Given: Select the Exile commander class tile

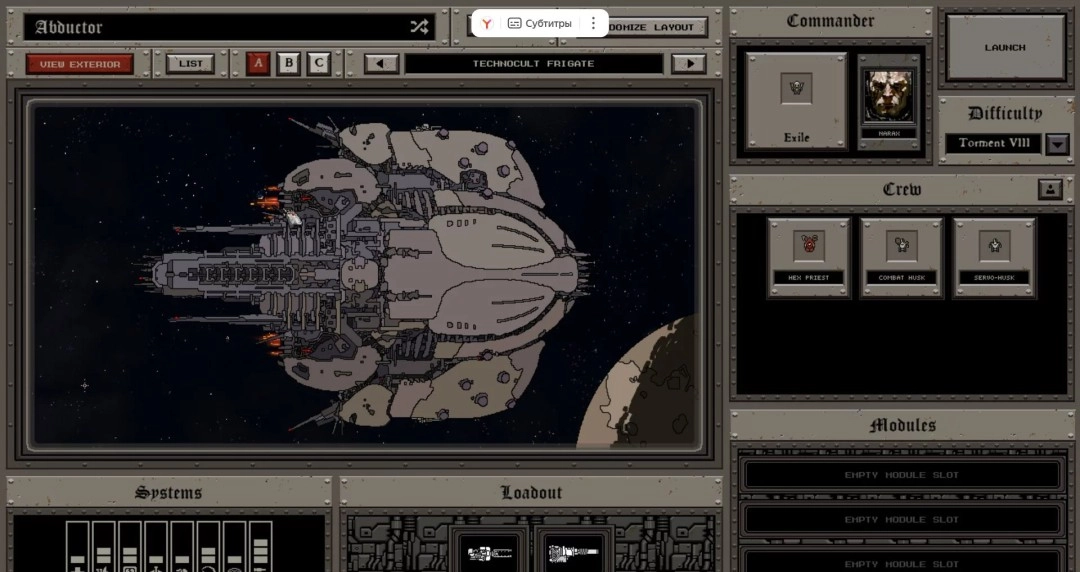Looking at the screenshot, I should [x=796, y=100].
